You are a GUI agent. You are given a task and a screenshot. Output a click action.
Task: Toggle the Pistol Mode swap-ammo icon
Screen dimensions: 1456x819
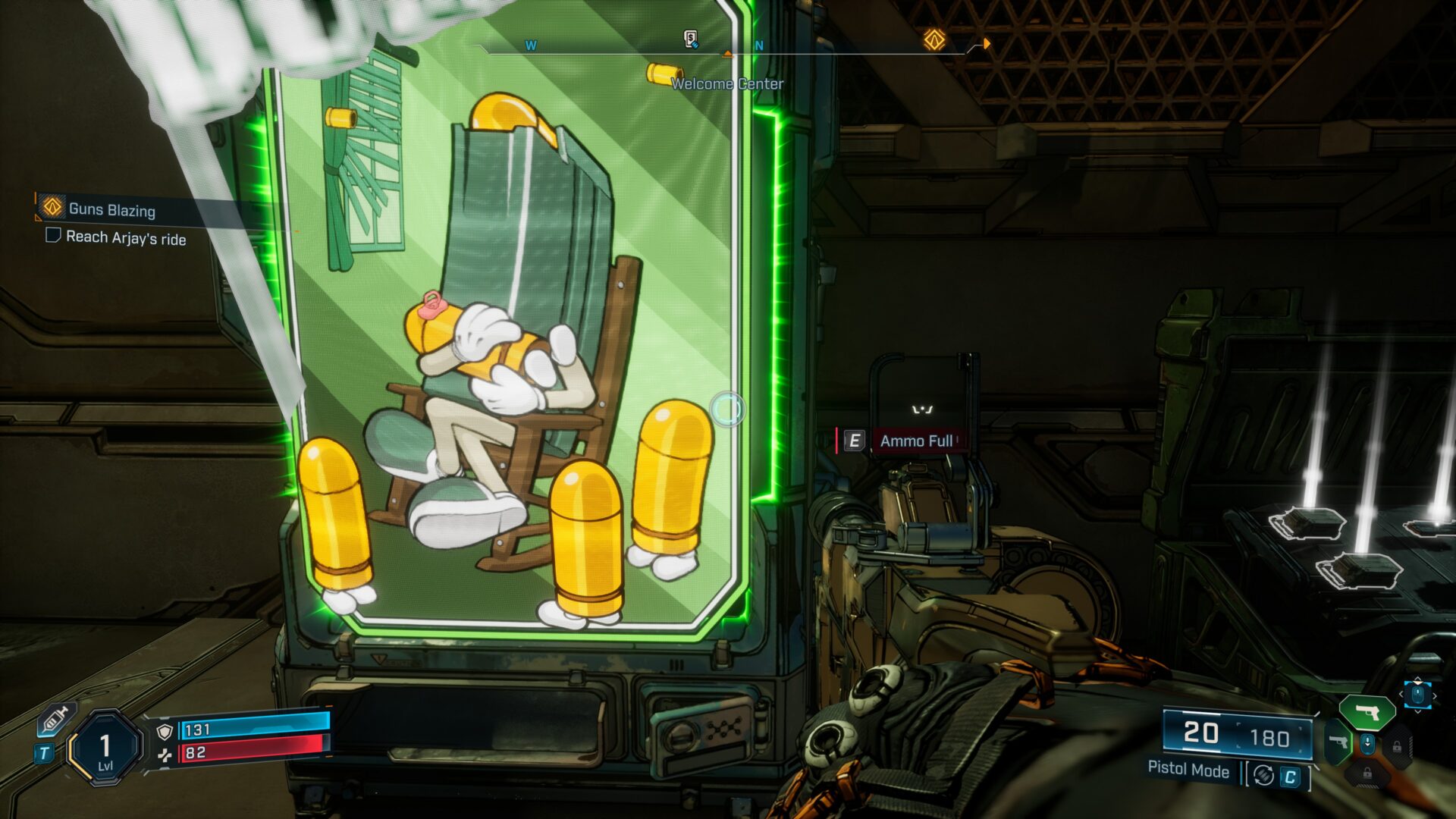[1263, 775]
